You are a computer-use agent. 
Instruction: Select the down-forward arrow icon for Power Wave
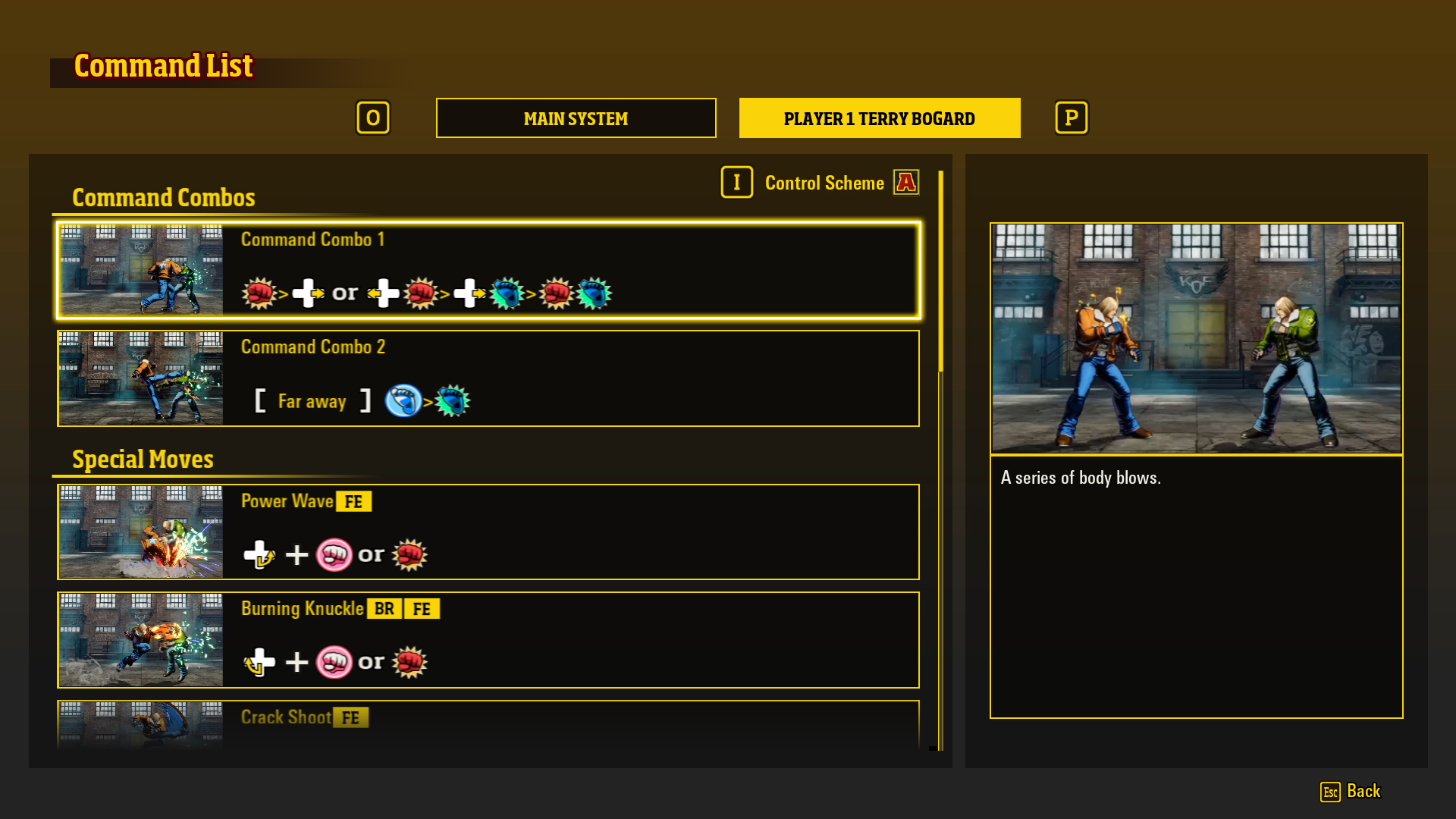pyautogui.click(x=260, y=554)
